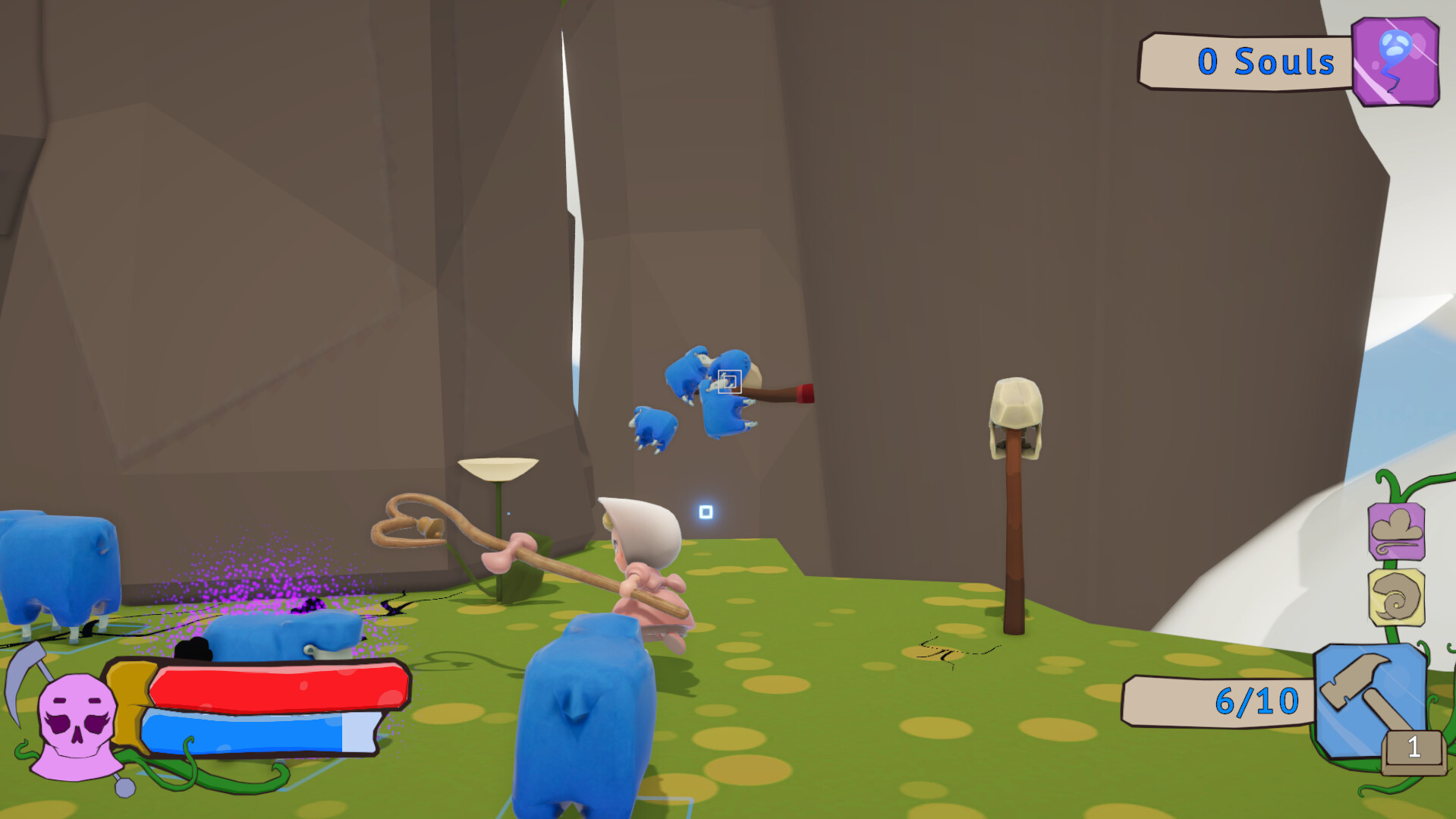Image resolution: width=1456 pixels, height=819 pixels.
Task: Click the 0 Souls label
Action: click(x=1266, y=61)
